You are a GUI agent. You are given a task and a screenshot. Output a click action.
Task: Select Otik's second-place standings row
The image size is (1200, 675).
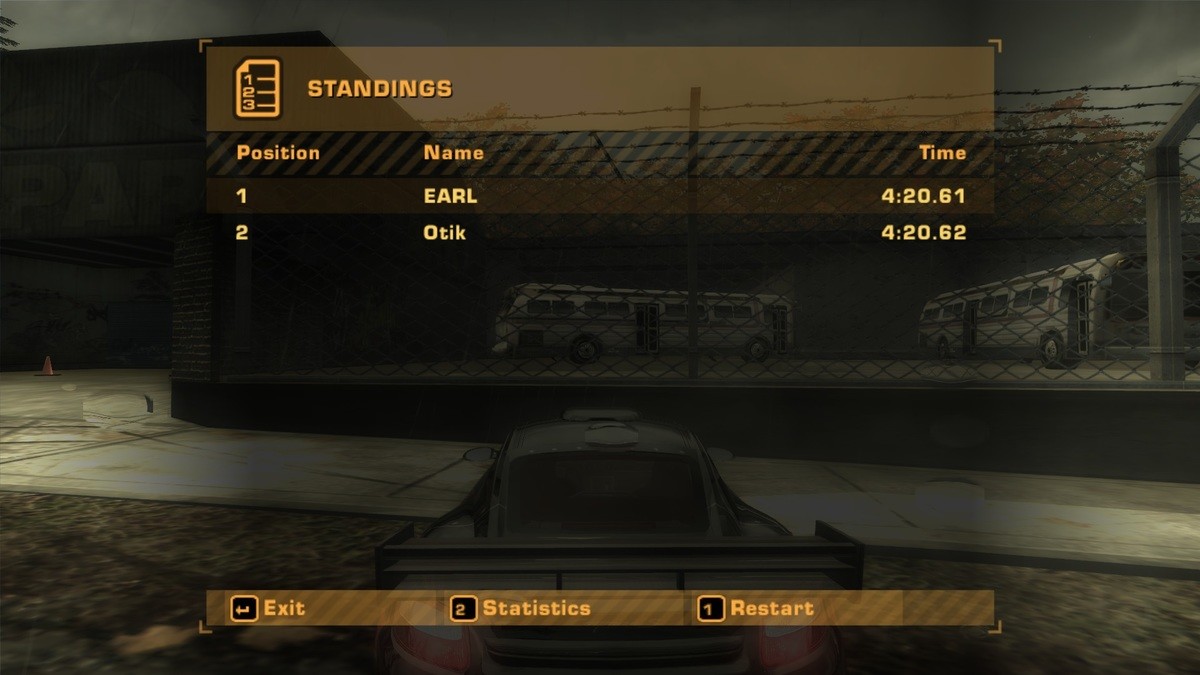click(600, 233)
